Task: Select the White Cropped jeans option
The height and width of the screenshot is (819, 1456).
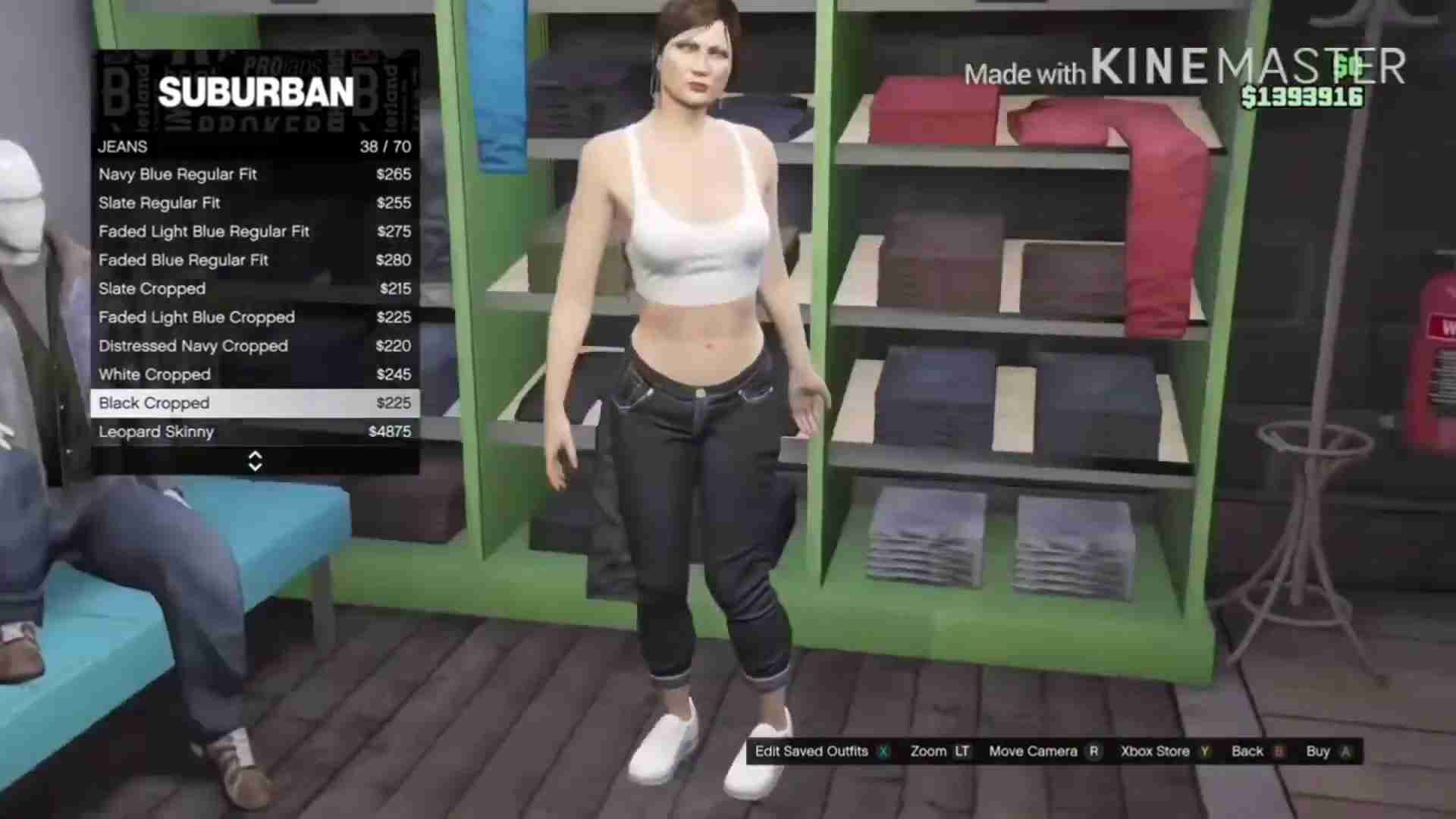Action: (154, 374)
